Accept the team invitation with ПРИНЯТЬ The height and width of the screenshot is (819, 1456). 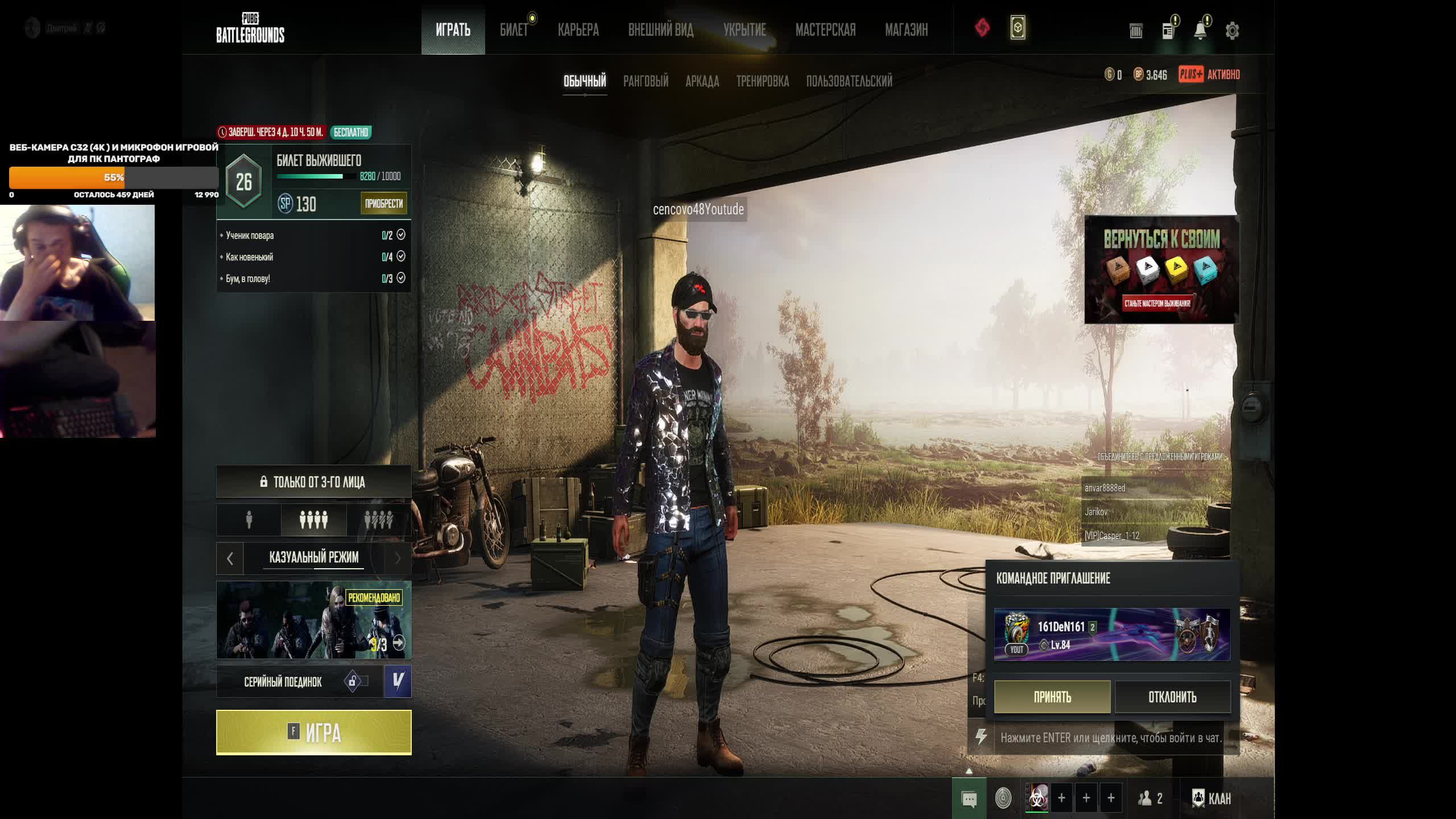[x=1052, y=697]
